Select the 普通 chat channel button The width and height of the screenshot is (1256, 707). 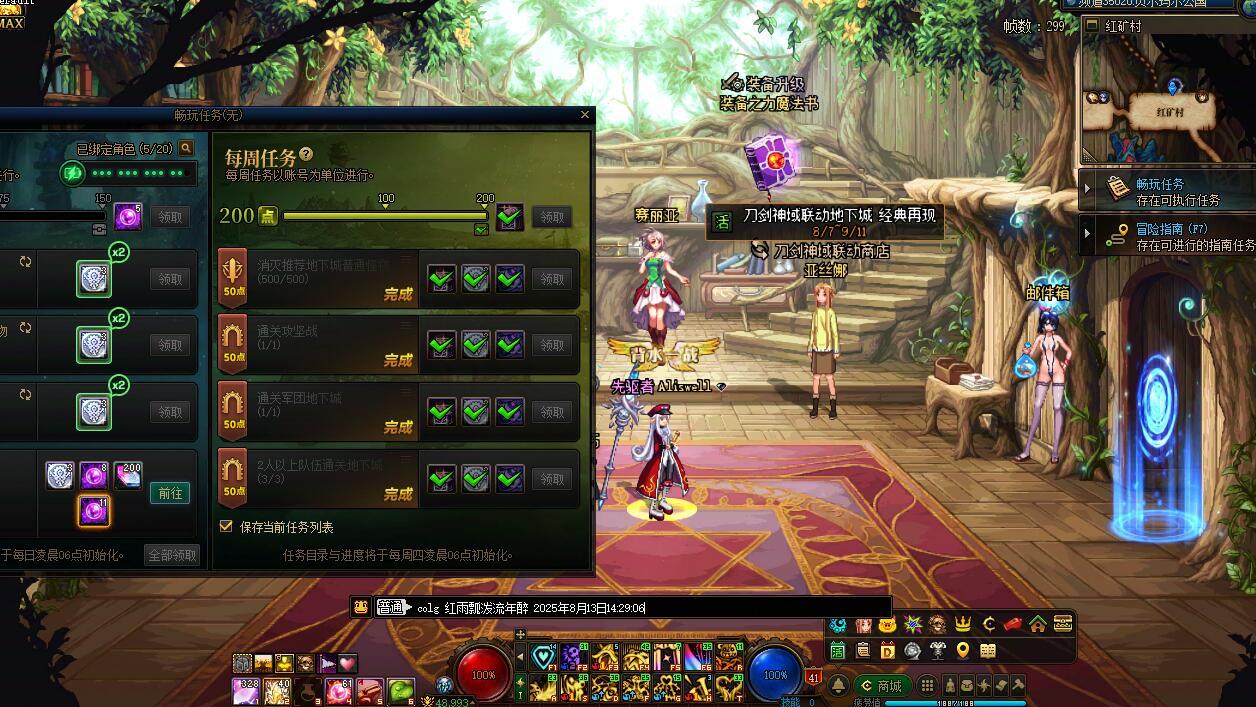pos(391,607)
